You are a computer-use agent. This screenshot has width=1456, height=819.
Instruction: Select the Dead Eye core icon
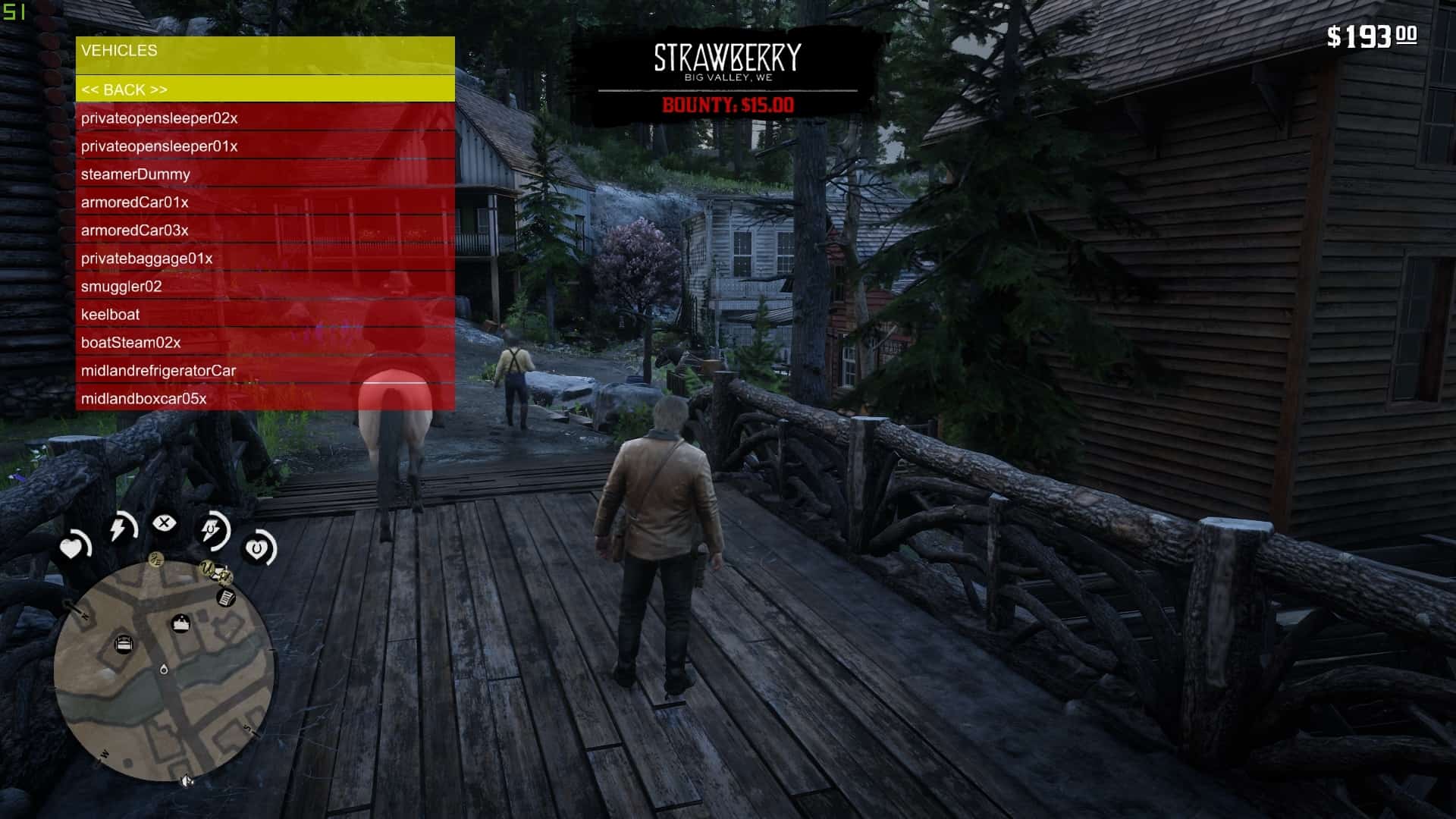(165, 522)
